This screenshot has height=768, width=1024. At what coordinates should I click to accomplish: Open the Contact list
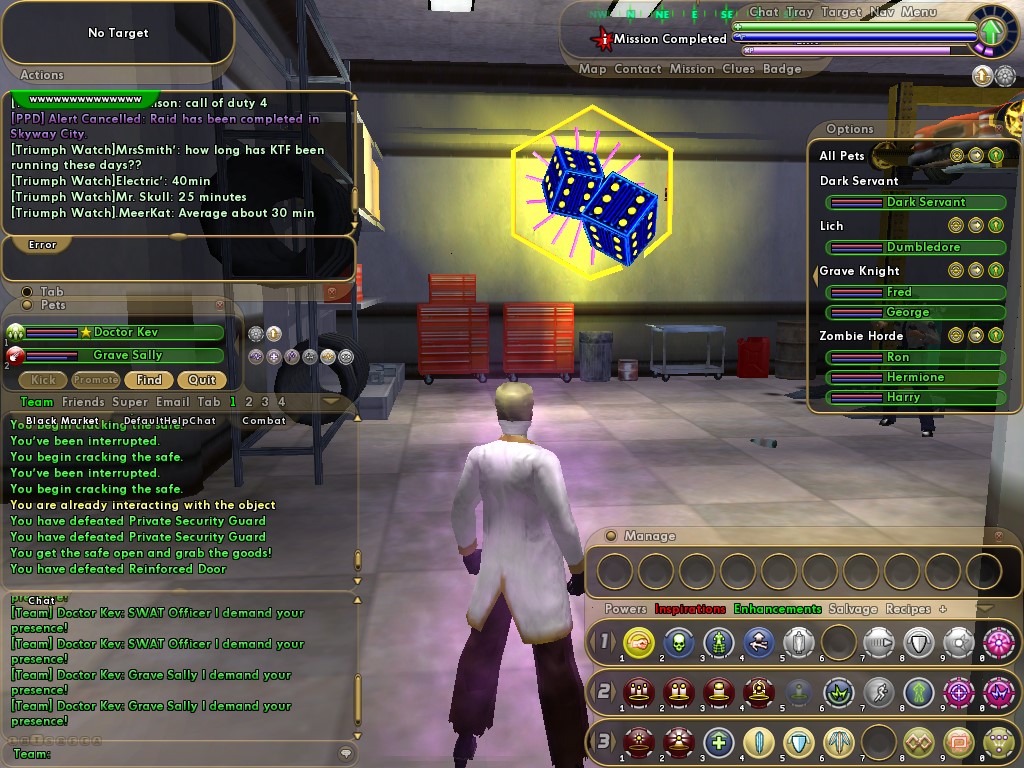pos(638,69)
